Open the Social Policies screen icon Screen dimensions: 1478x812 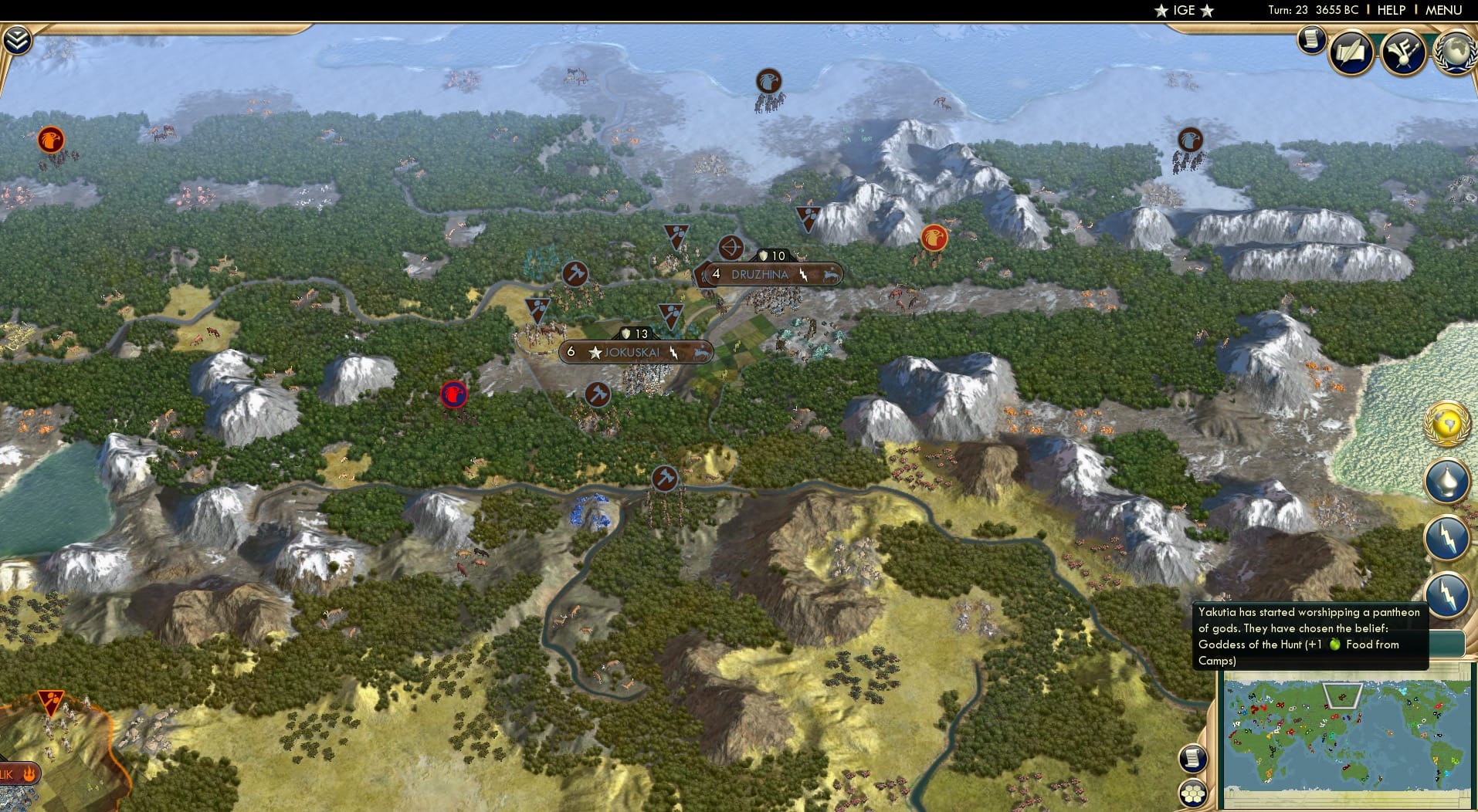point(1352,52)
